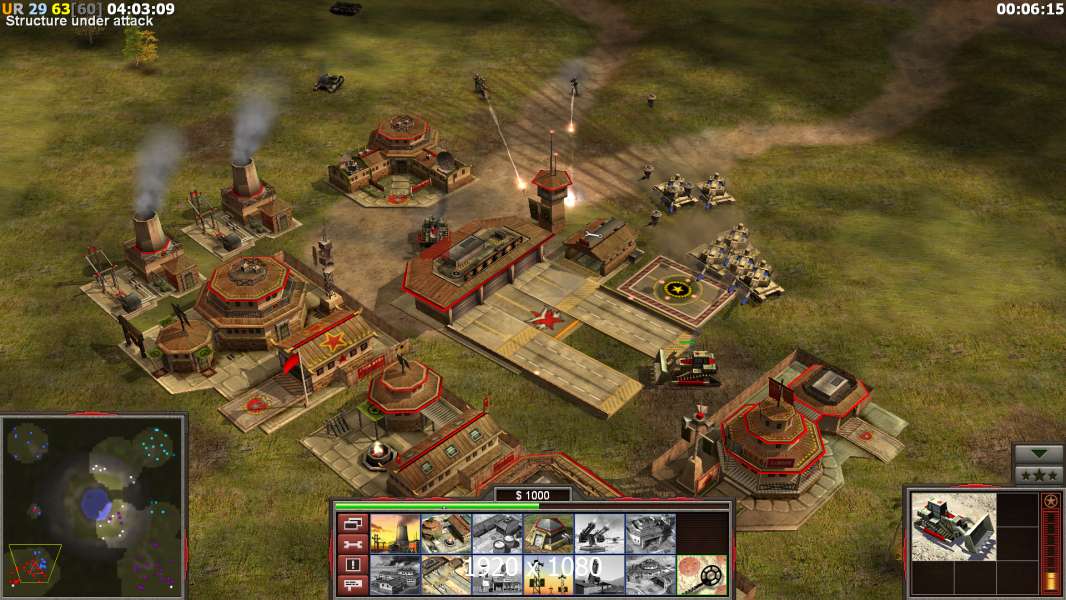
Task: Activate the mine-clearing detector command
Action: 701,574
